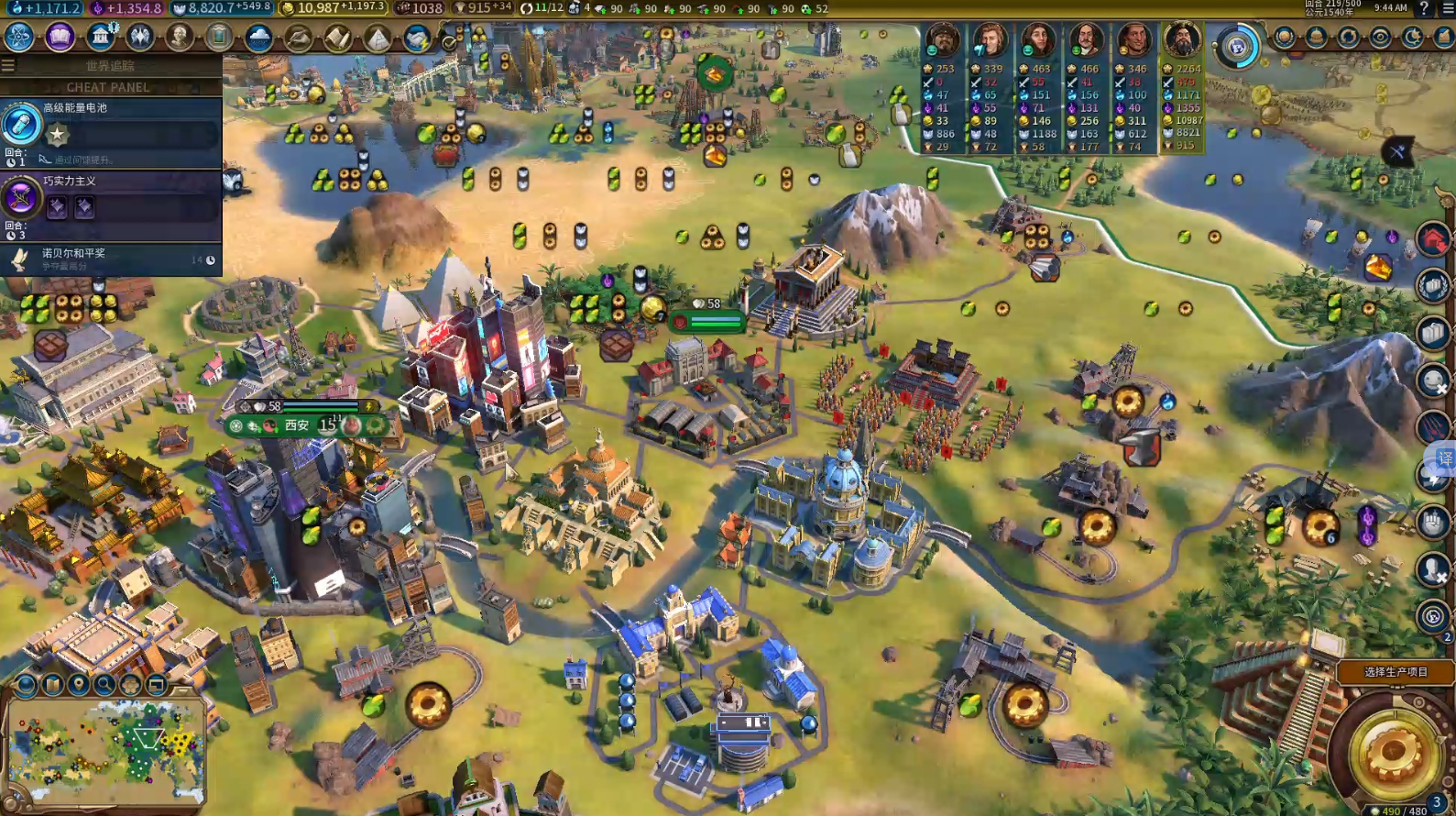Open the minimap search magnifier

point(104,685)
